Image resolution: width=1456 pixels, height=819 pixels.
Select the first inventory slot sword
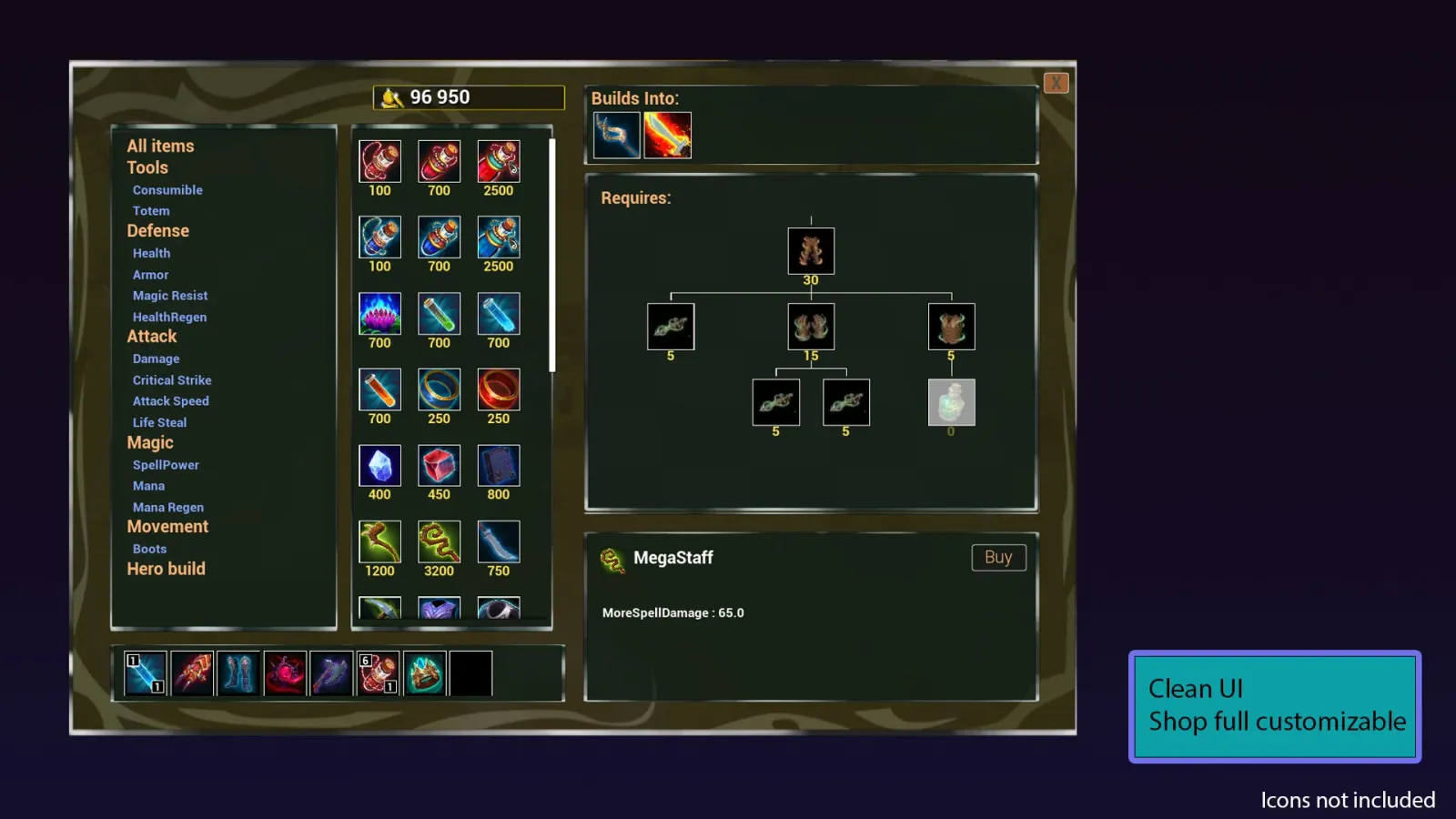[x=145, y=672]
